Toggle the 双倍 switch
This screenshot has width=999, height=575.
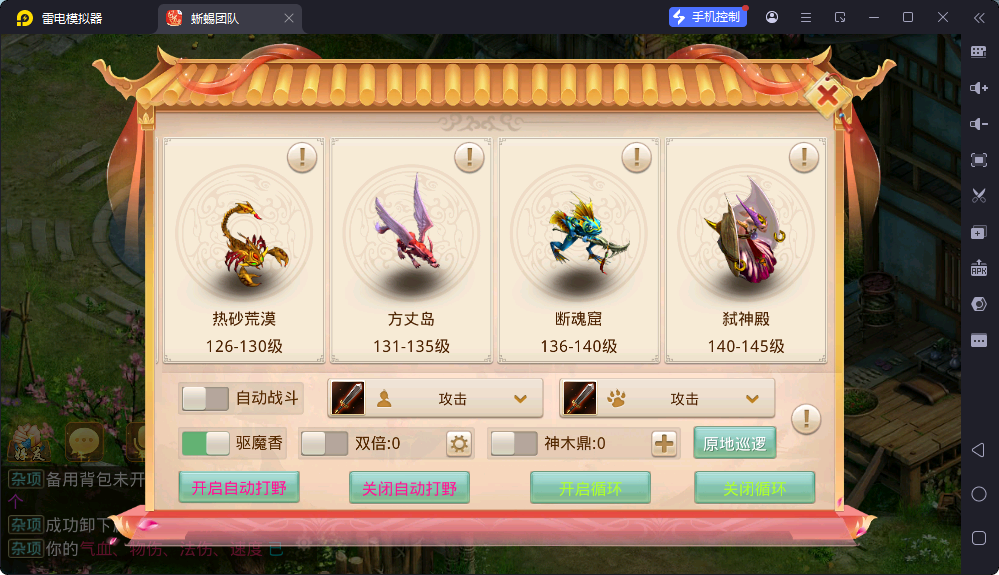tap(324, 443)
